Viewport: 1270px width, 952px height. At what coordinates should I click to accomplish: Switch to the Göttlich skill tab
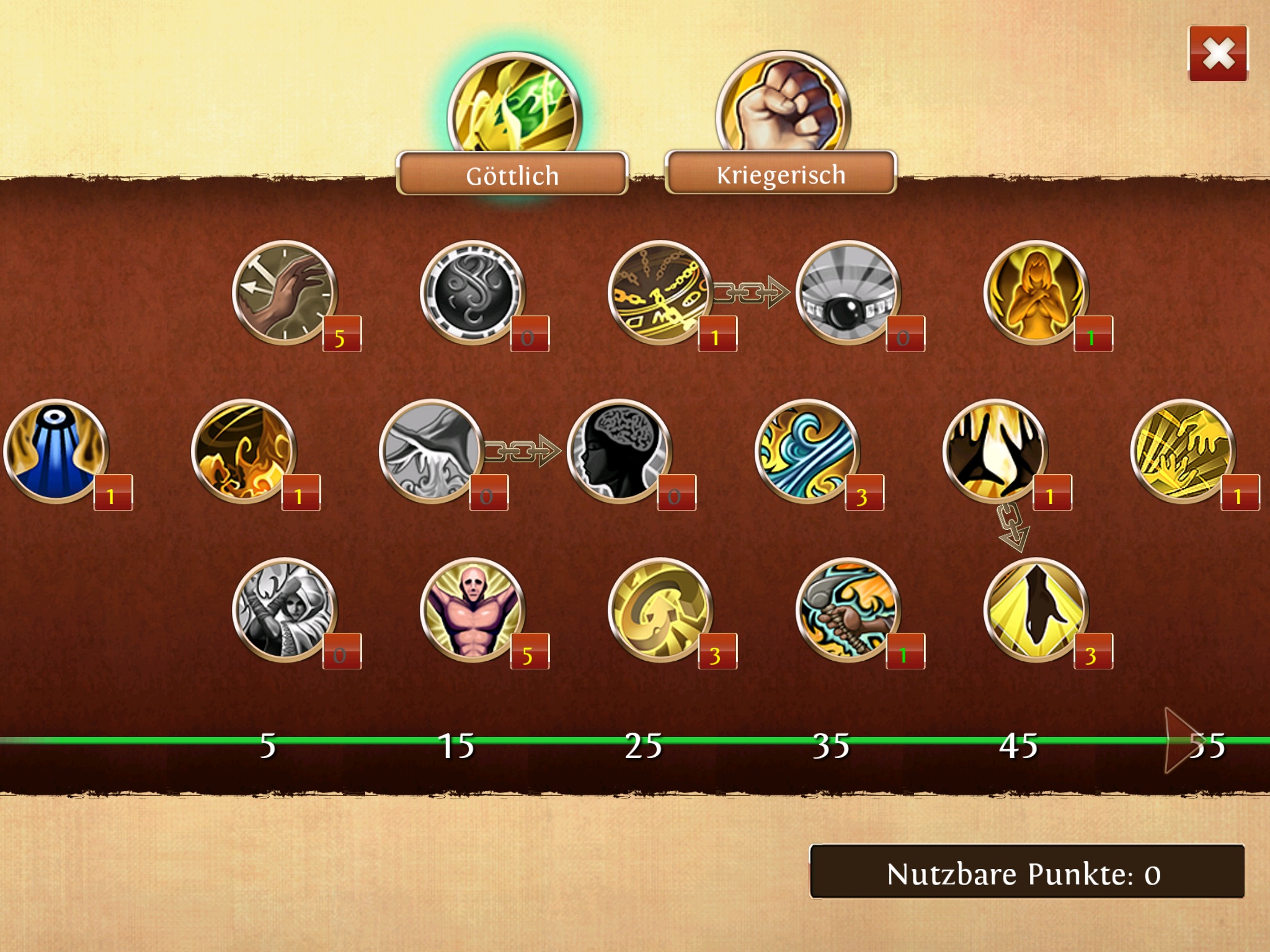coord(512,175)
